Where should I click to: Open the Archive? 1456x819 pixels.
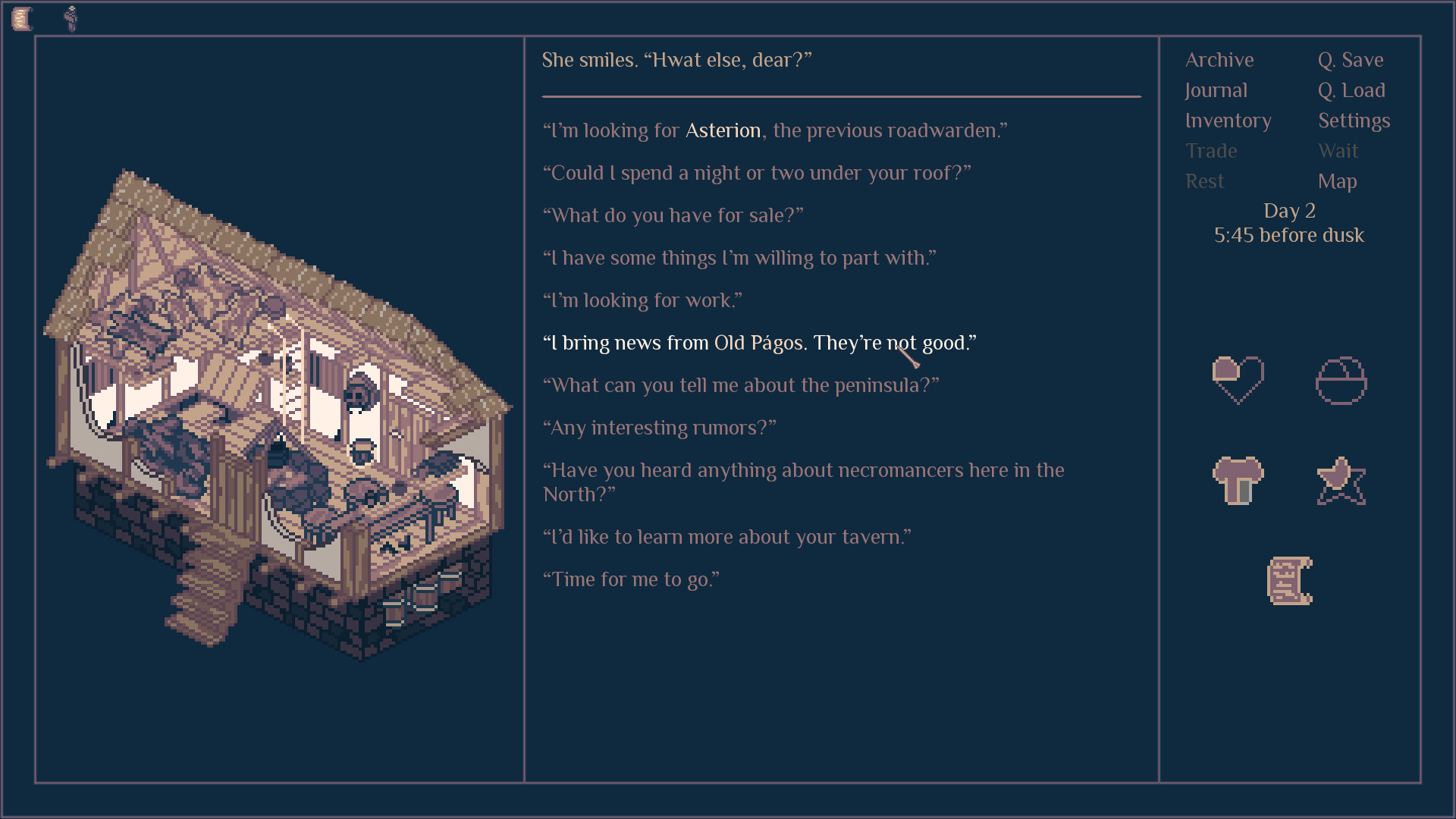coord(1219,60)
